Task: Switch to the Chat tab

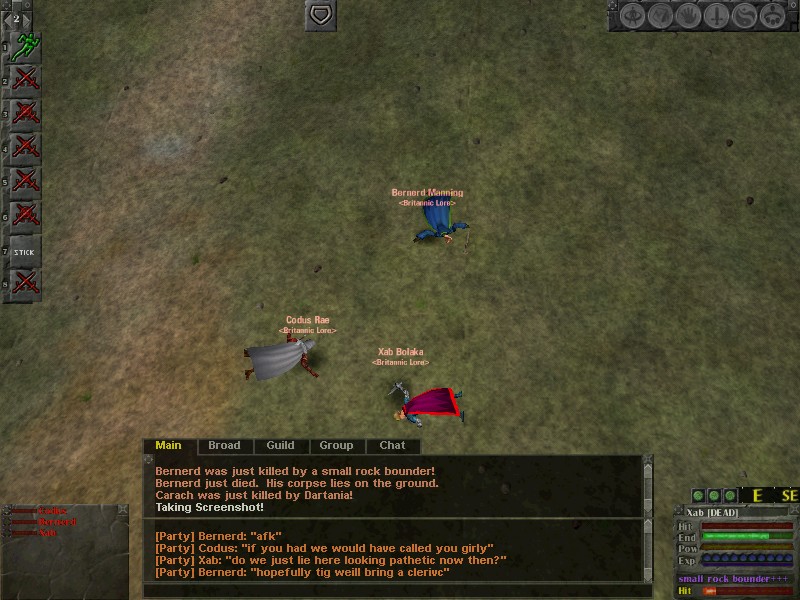Action: click(x=392, y=445)
